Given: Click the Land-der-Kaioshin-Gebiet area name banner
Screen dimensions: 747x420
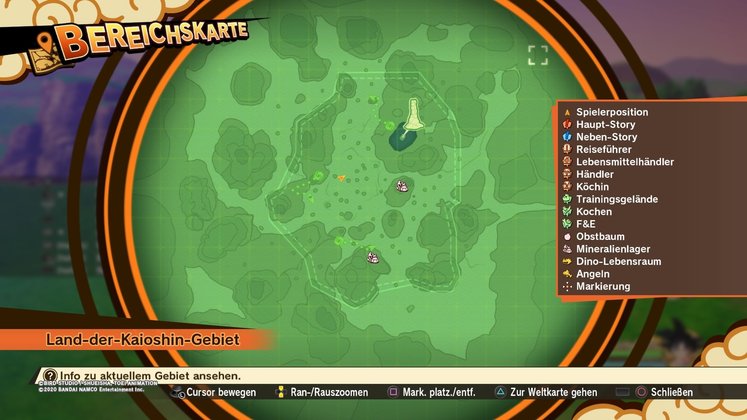Looking at the screenshot, I should click(142, 340).
